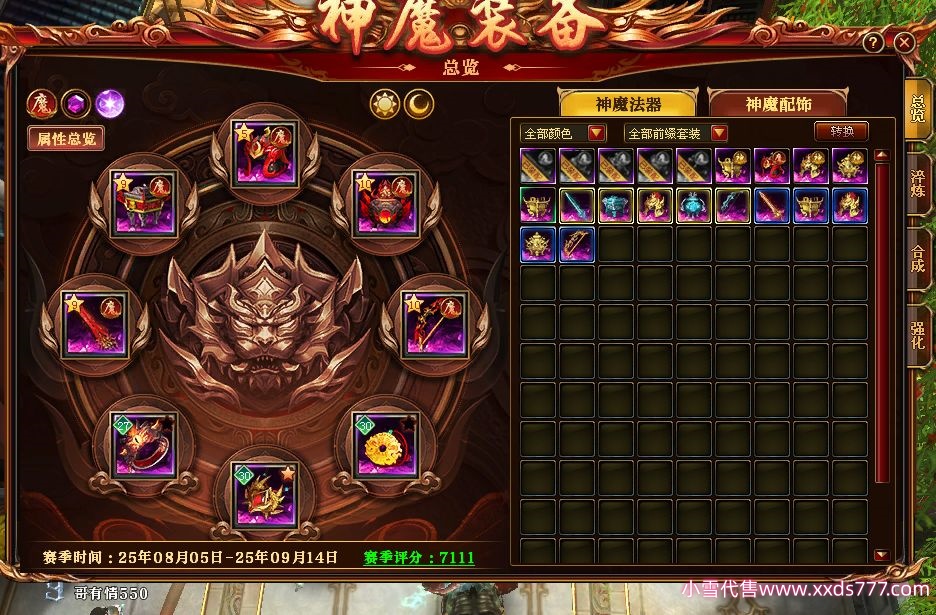
Task: Select the equipped level 30 gold coin pendant
Action: tap(382, 442)
